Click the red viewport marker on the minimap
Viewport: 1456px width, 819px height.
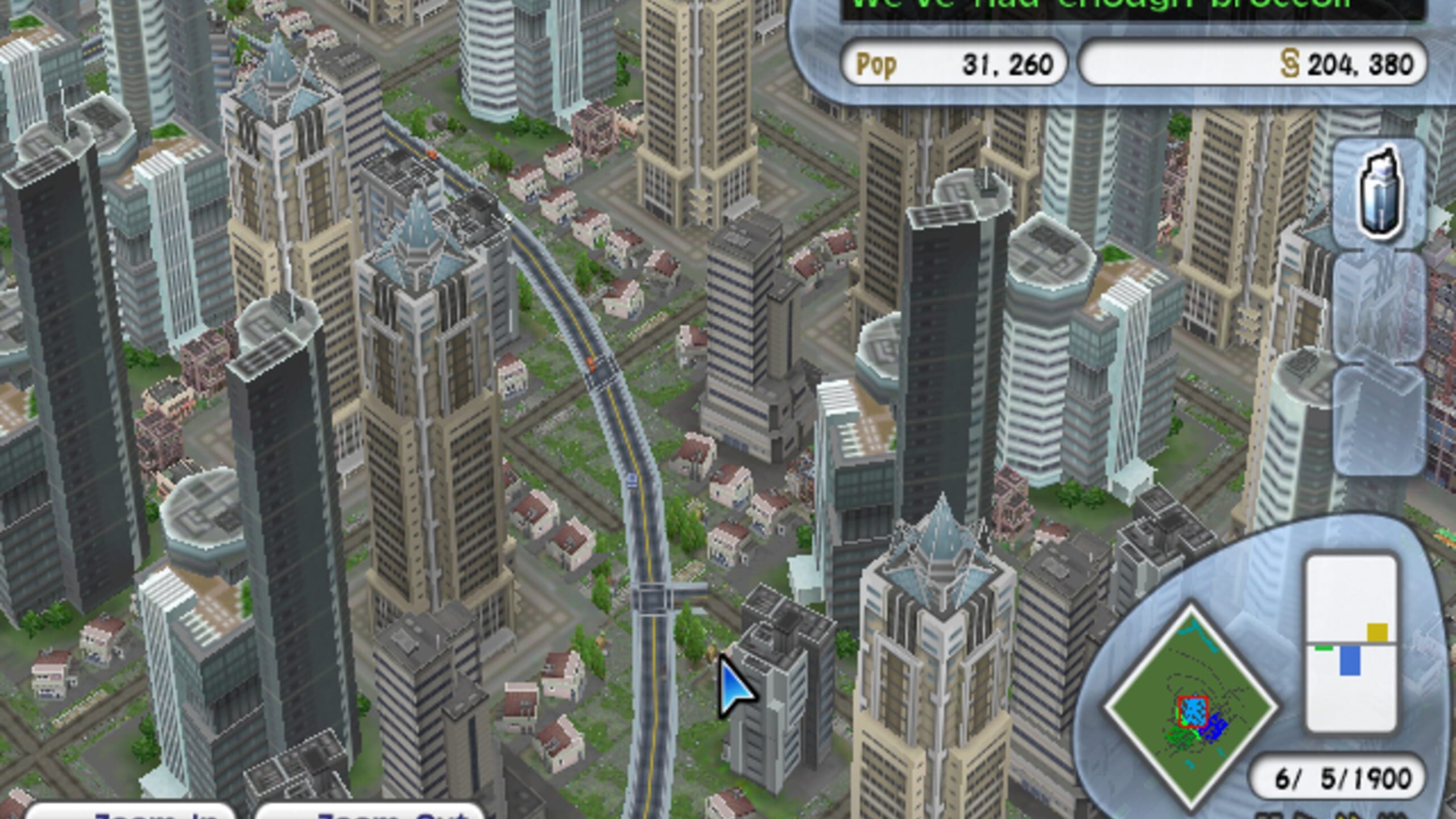(x=1194, y=712)
